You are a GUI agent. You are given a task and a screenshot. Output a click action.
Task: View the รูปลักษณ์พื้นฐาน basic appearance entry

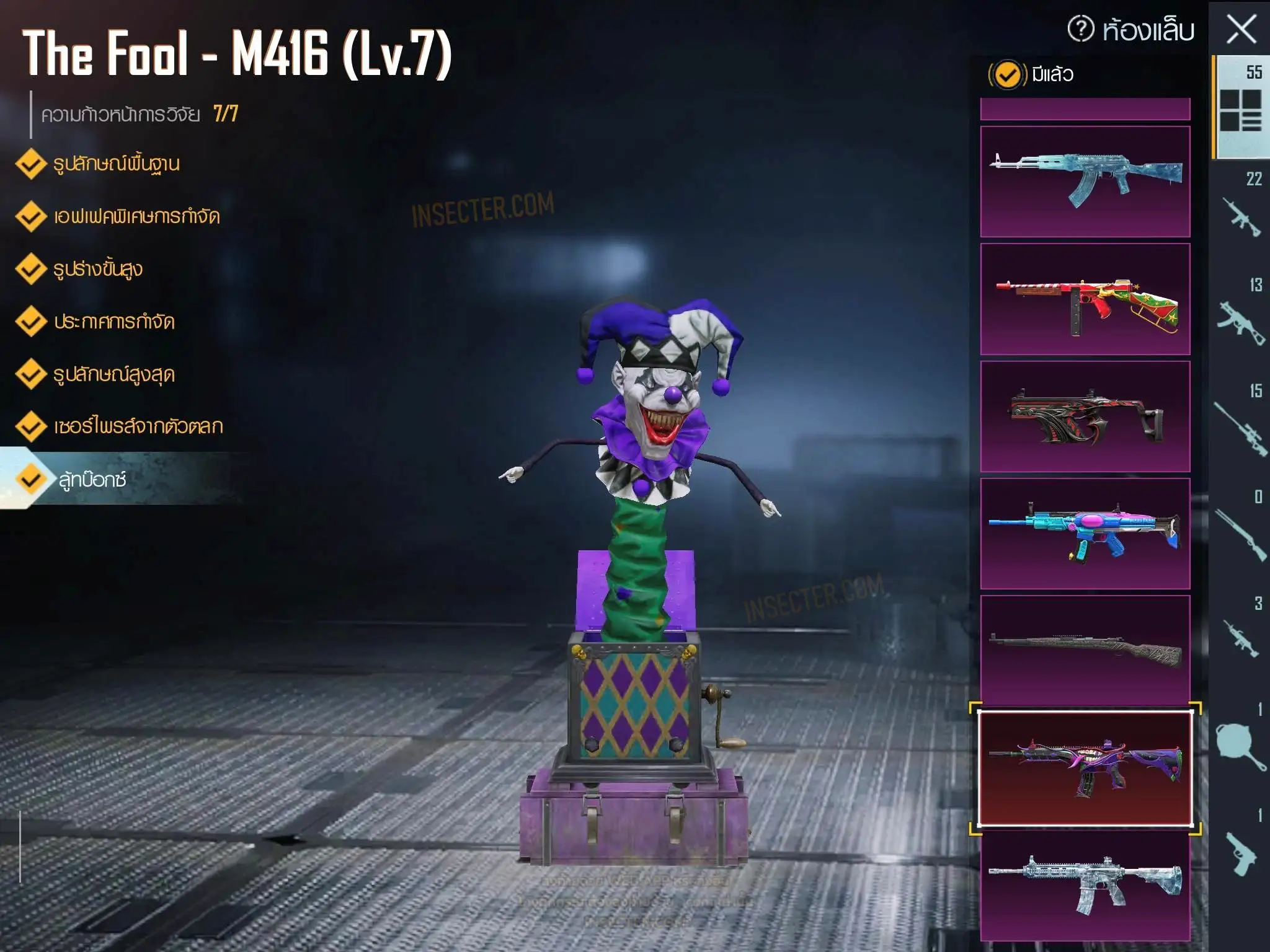pyautogui.click(x=116, y=164)
